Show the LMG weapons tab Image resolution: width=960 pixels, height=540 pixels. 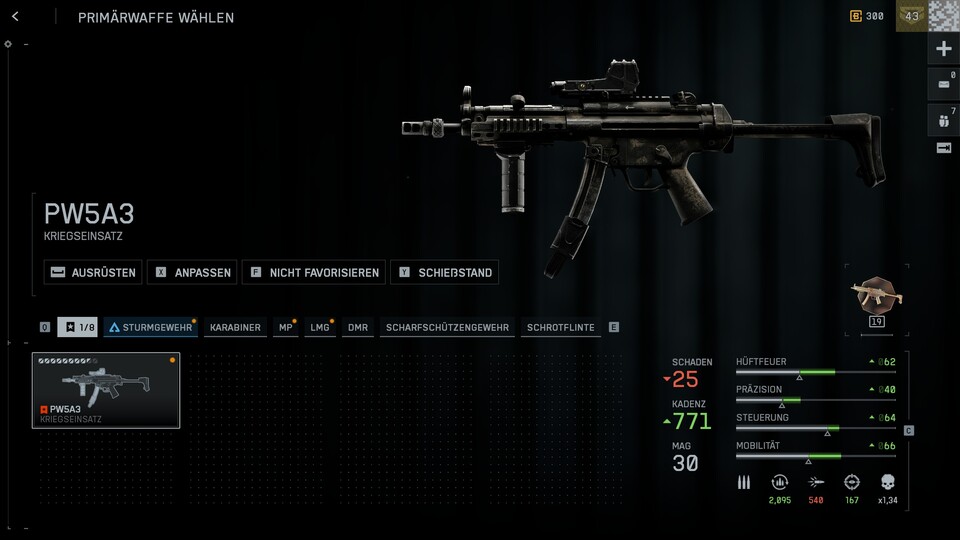[x=320, y=327]
